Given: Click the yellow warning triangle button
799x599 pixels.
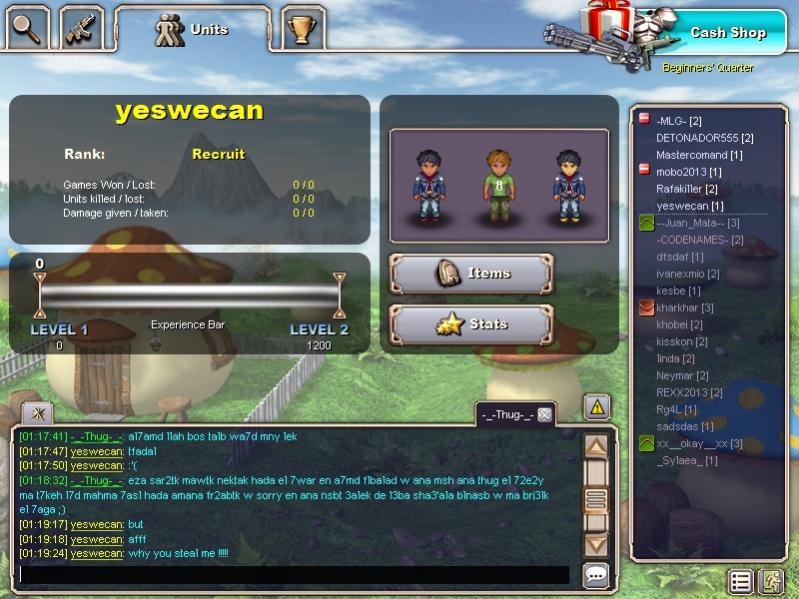Looking at the screenshot, I should coord(597,406).
